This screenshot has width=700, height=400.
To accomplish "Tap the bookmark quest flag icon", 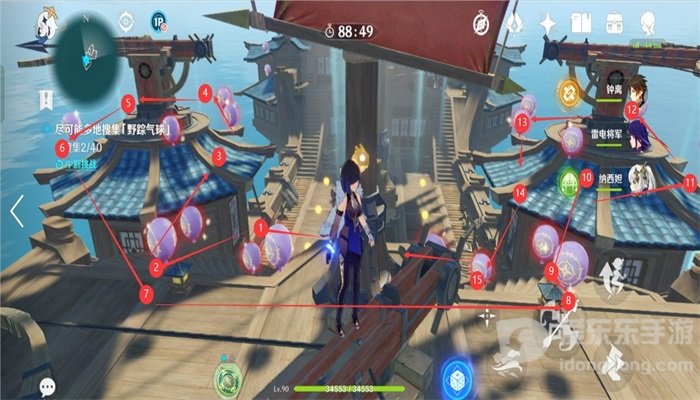I will point(45,100).
